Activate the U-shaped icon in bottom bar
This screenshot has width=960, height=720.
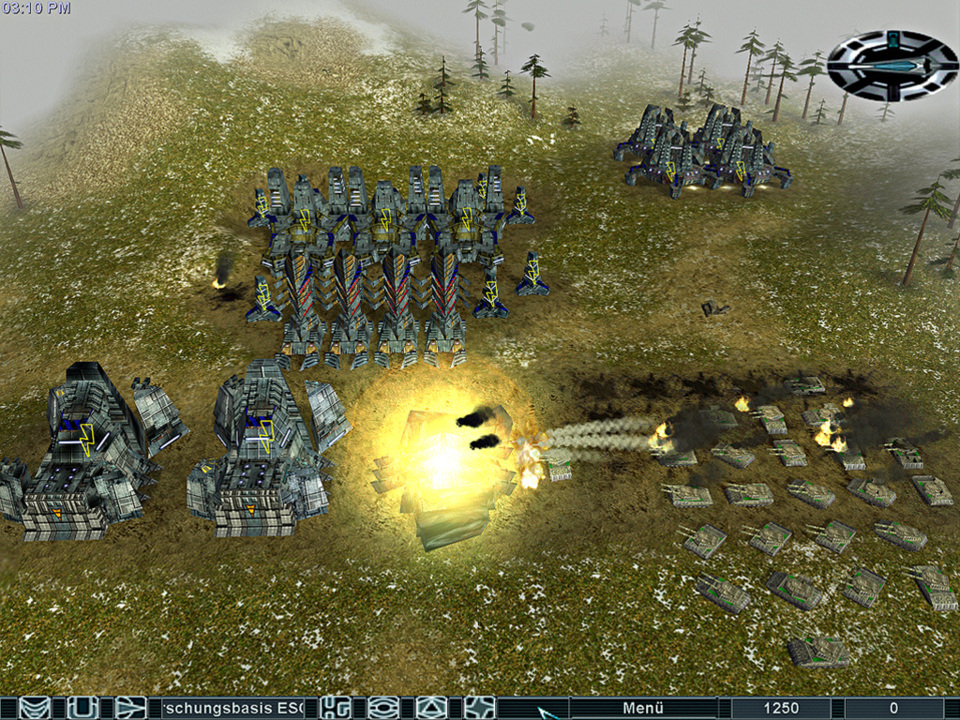tap(82, 708)
